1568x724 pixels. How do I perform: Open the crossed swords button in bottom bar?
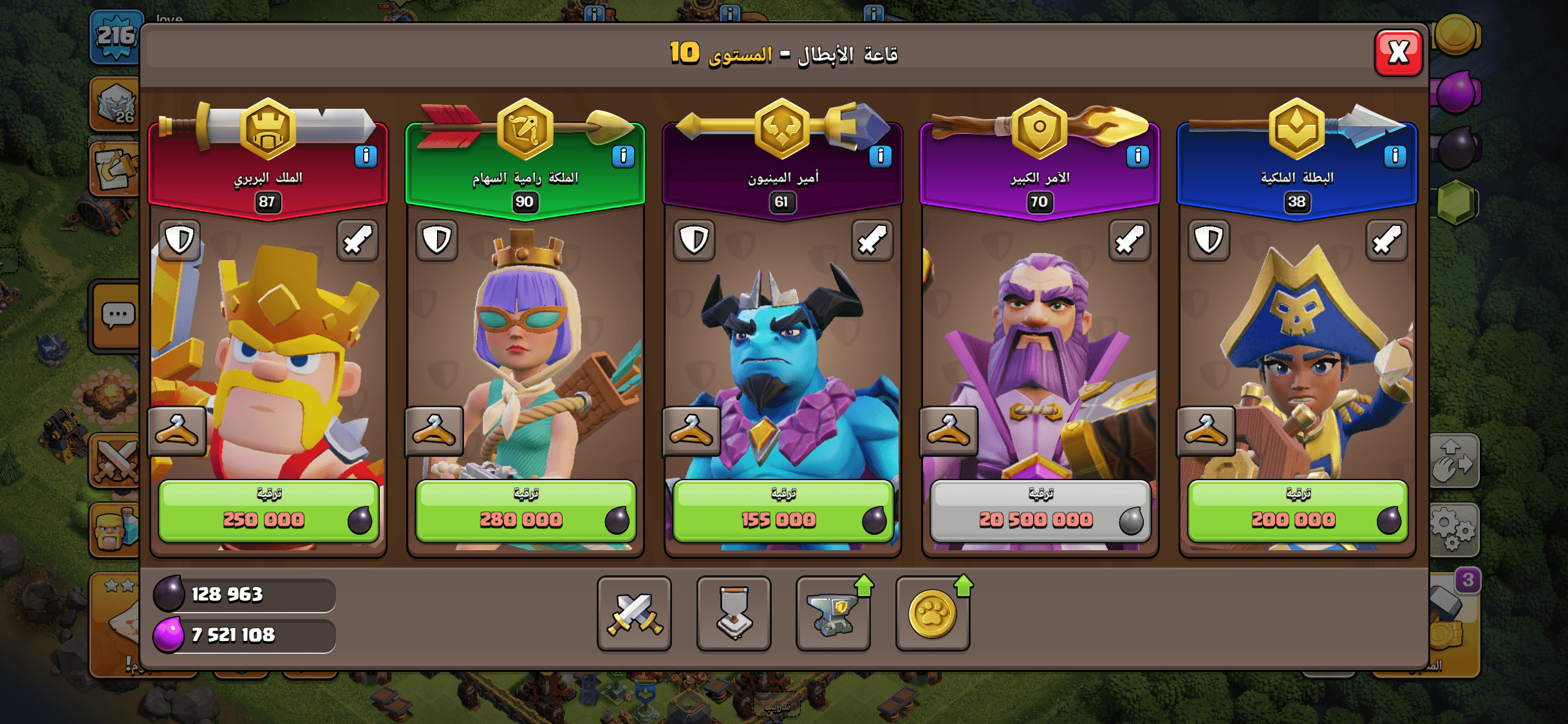click(x=634, y=613)
